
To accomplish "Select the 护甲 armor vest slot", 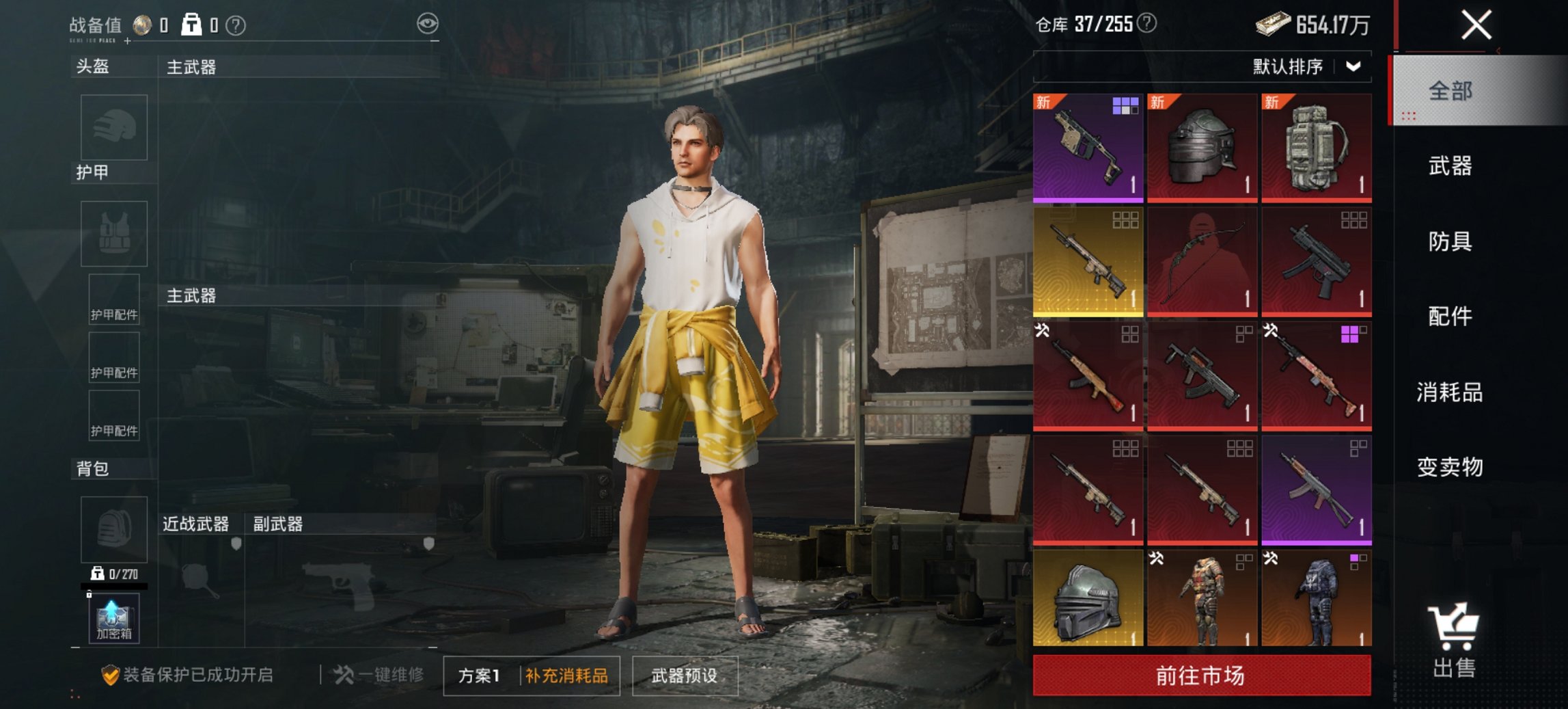I will tap(113, 232).
